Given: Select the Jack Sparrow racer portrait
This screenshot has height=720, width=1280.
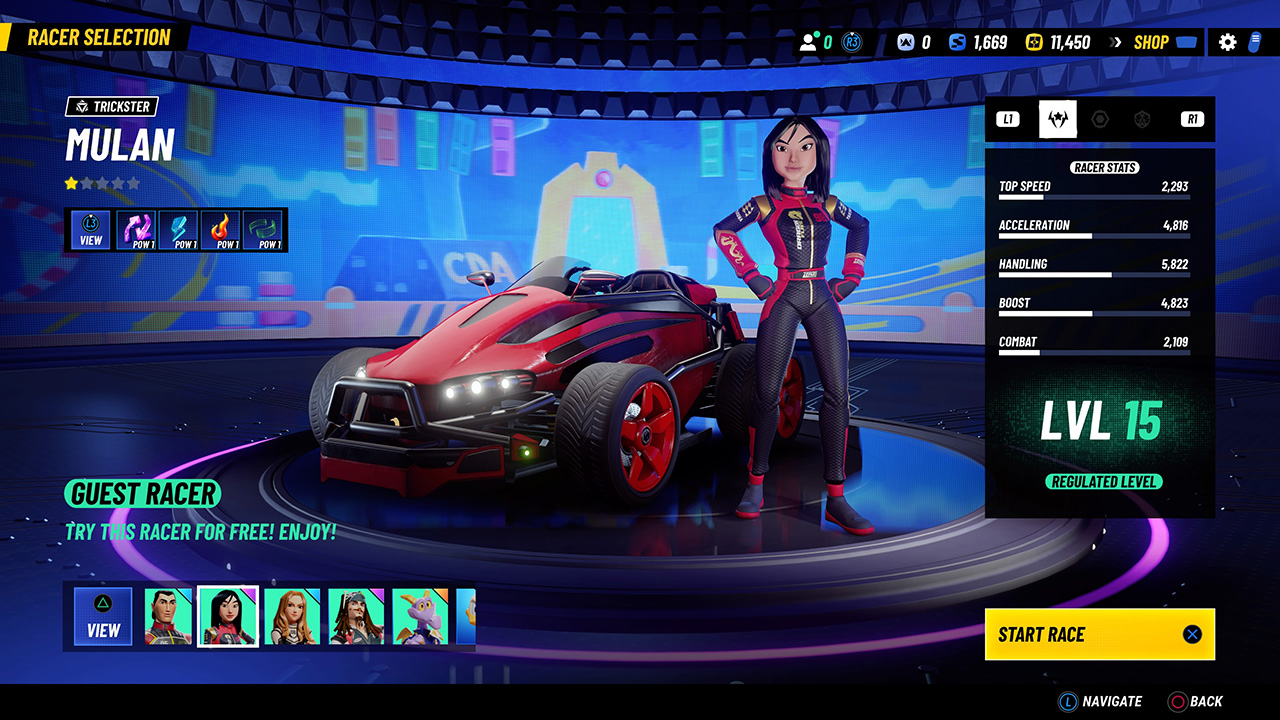Looking at the screenshot, I should click(356, 616).
